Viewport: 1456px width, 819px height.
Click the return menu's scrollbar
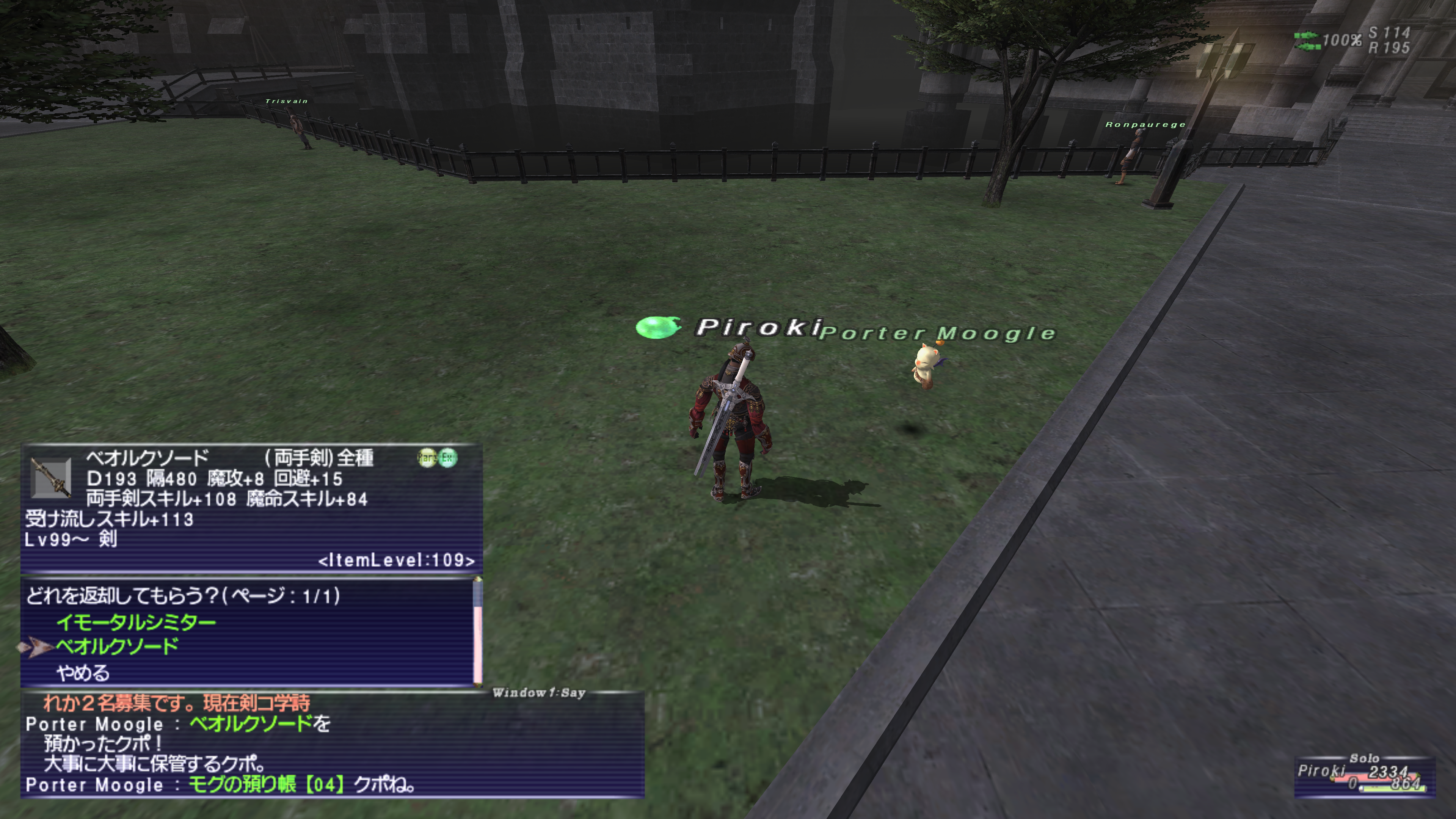pyautogui.click(x=478, y=632)
